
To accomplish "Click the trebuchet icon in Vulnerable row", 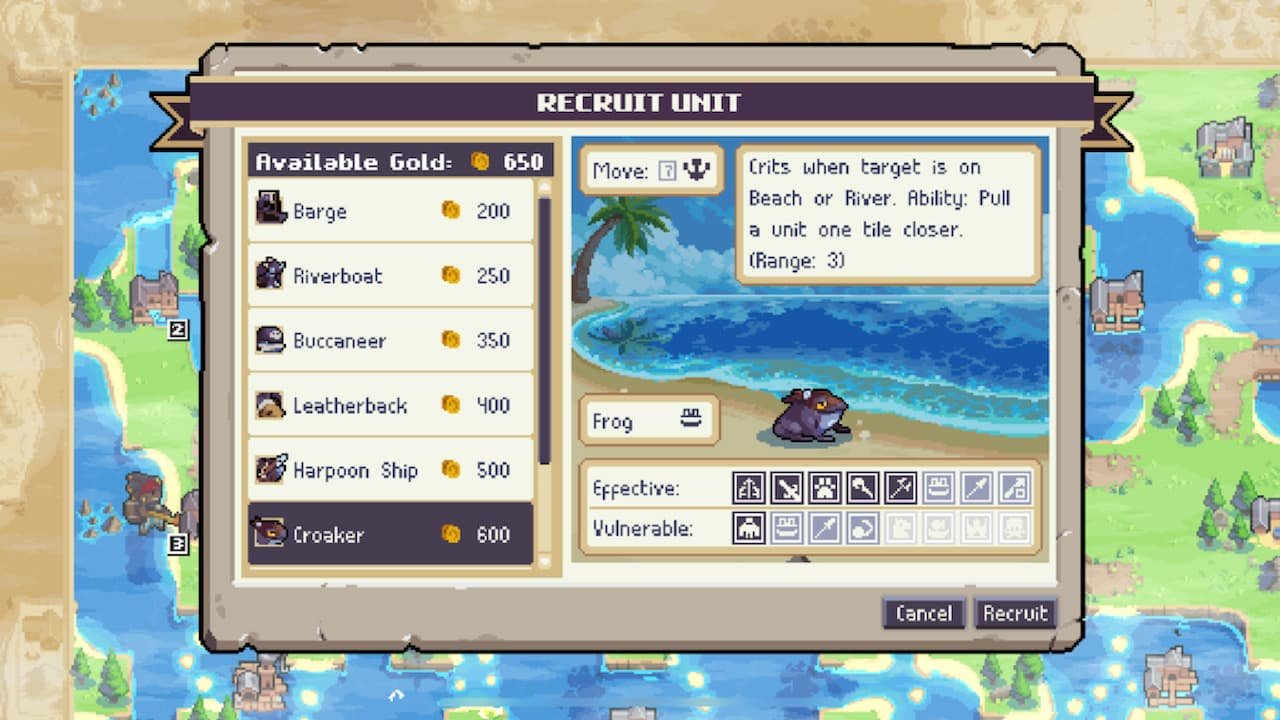I will point(748,528).
